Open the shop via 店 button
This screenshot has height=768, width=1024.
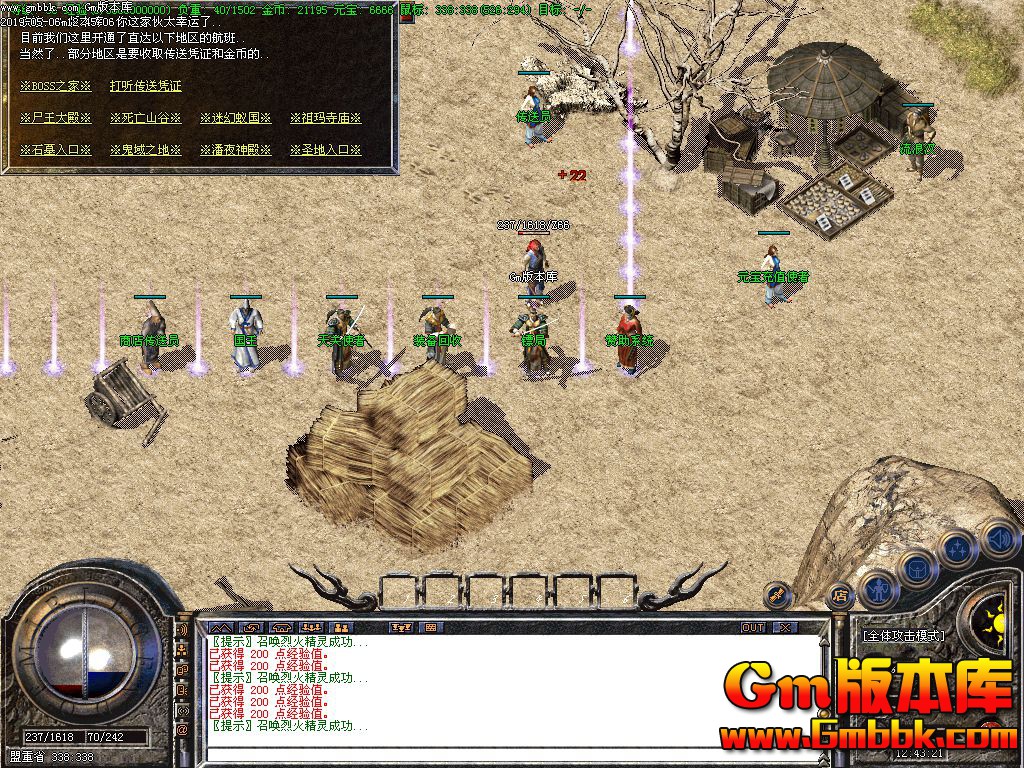[x=838, y=596]
